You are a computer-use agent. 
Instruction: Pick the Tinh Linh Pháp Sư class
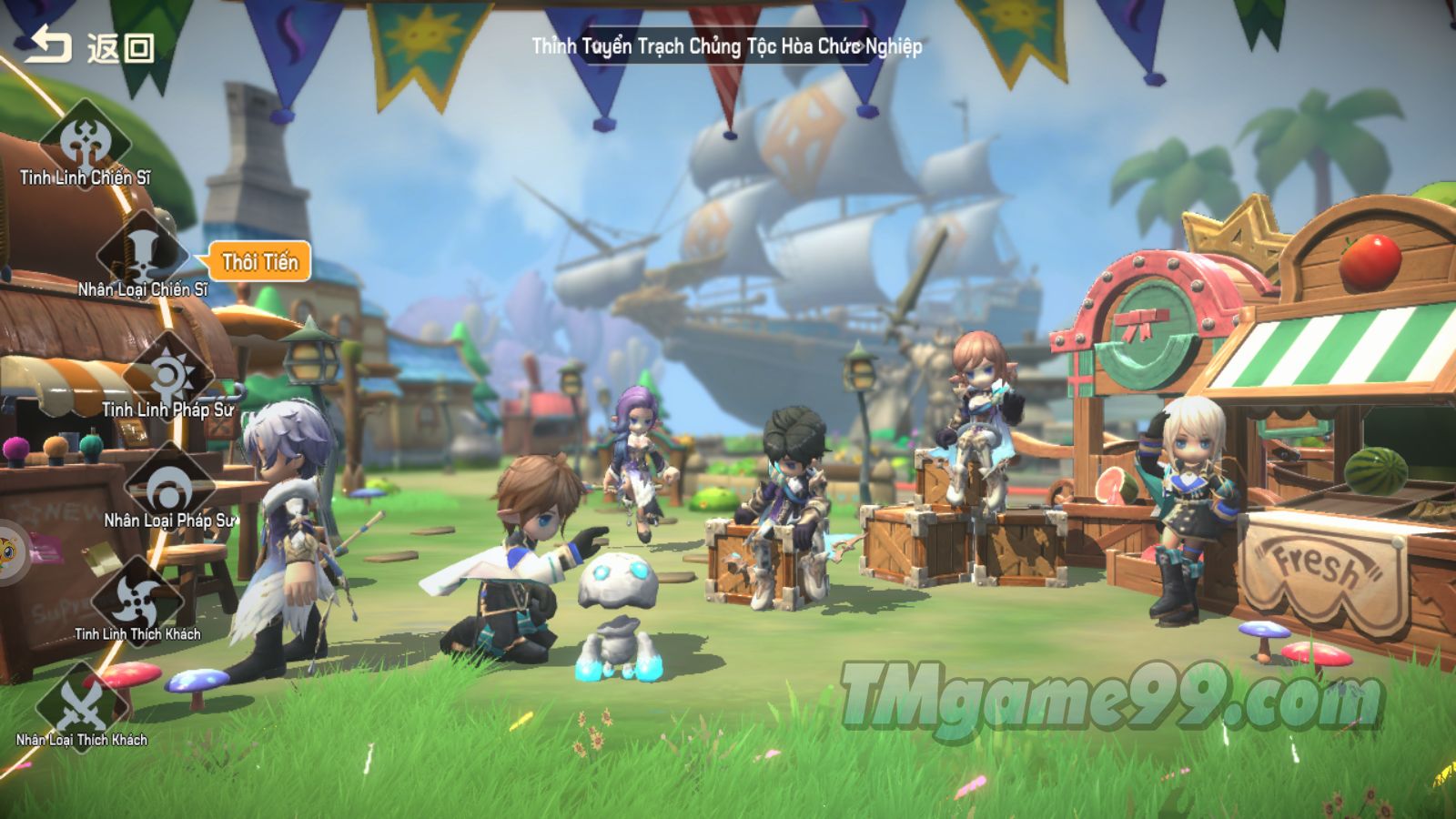click(x=168, y=376)
